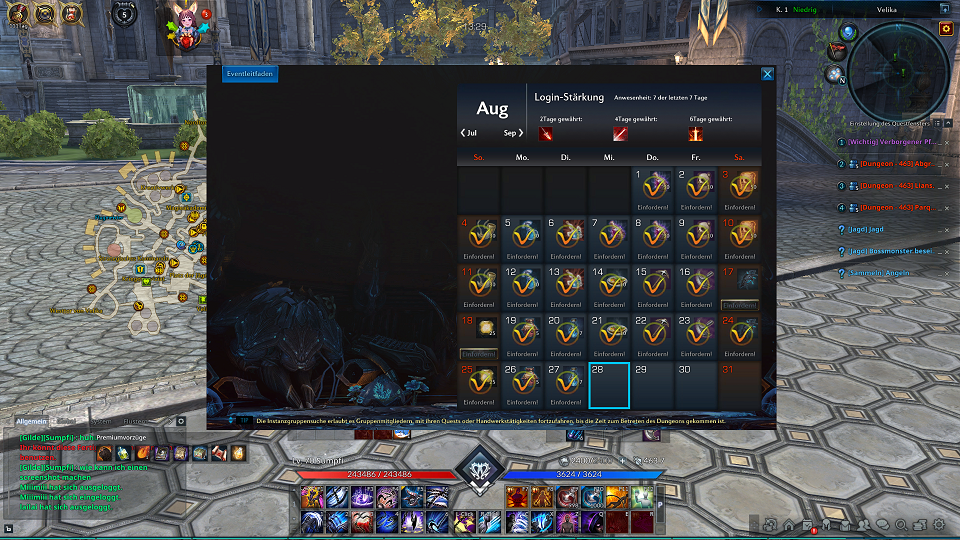
Task: Open the gear settings icon in bottom-right menu
Action: click(x=939, y=524)
